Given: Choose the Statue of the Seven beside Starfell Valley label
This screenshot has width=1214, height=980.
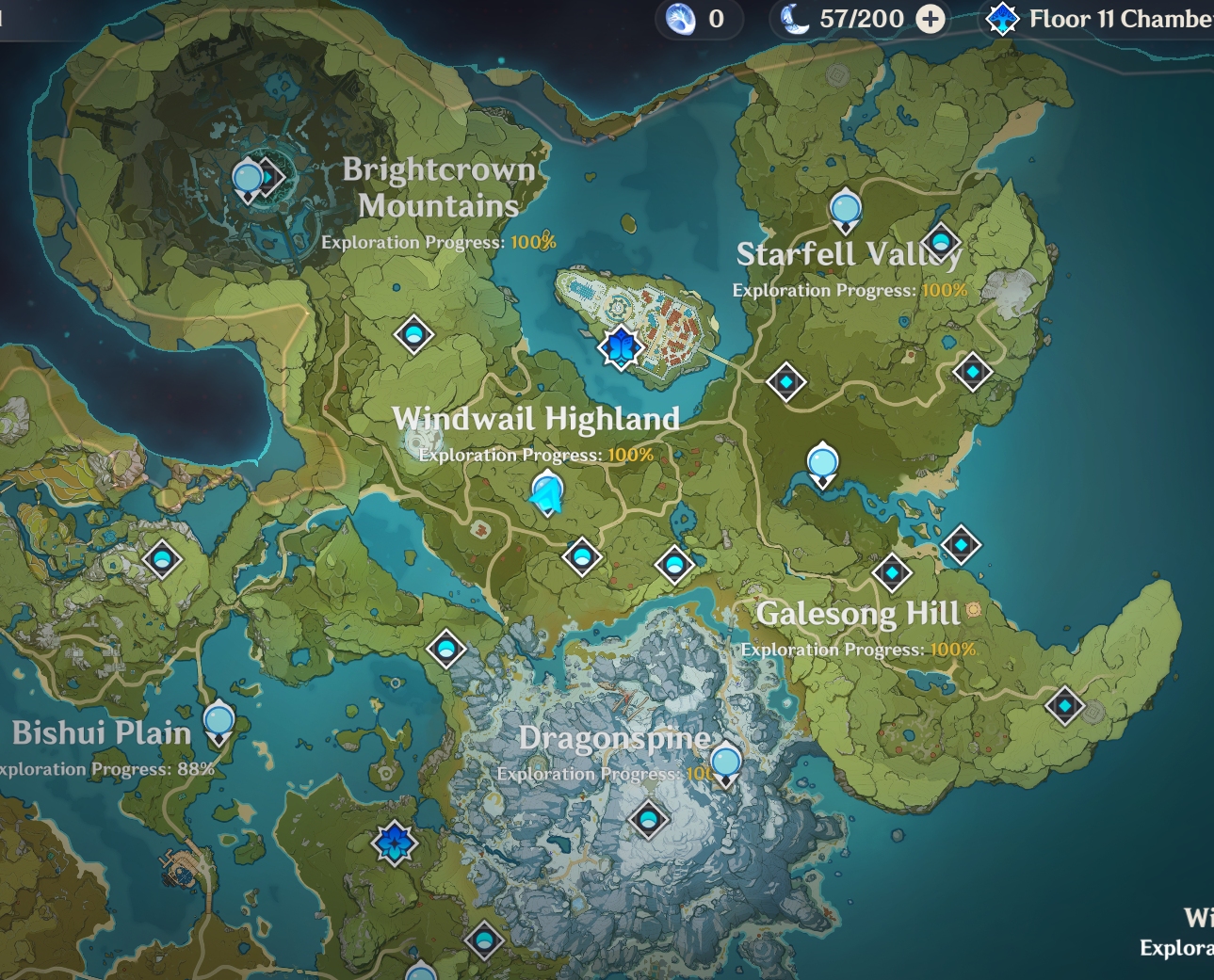Looking at the screenshot, I should [846, 209].
